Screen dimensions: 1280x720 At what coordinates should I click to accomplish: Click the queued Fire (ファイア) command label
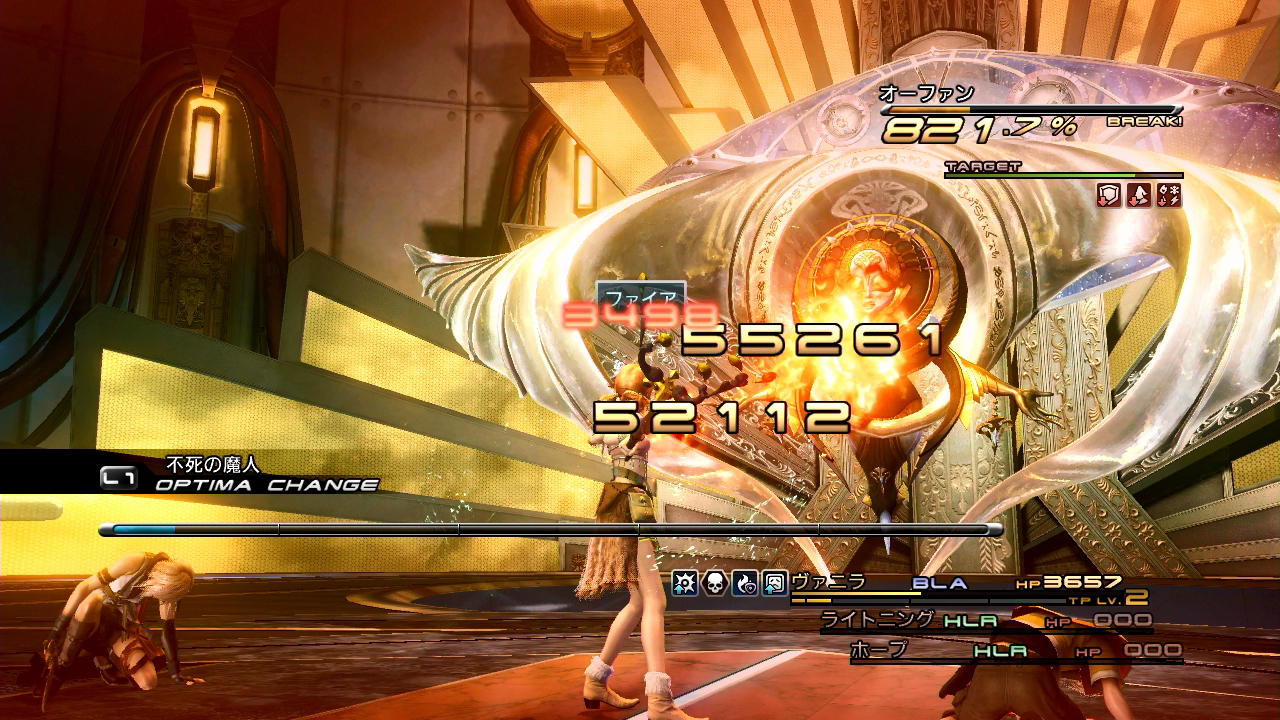pyautogui.click(x=641, y=297)
